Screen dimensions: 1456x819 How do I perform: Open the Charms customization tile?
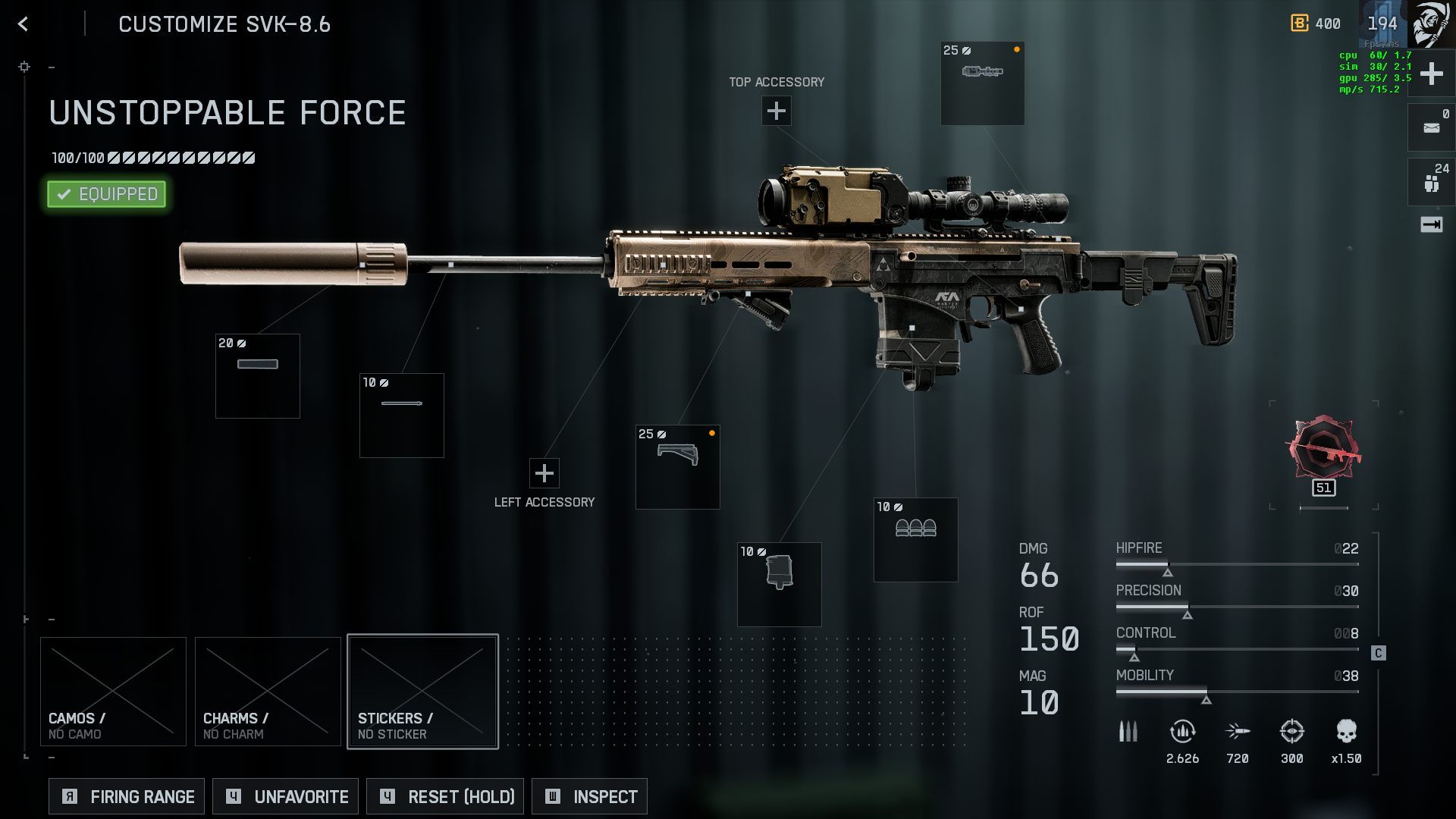coord(268,692)
